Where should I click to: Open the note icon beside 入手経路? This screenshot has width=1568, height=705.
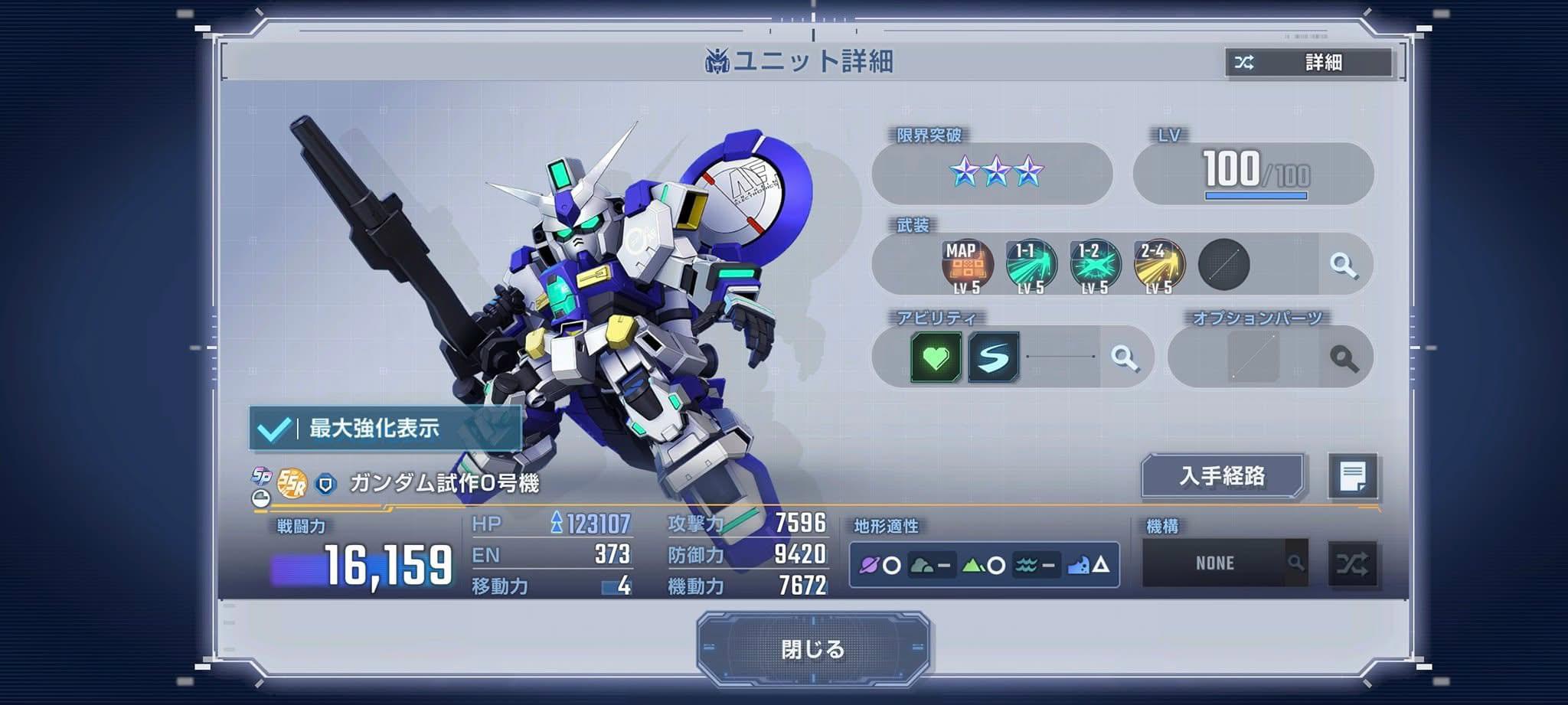coord(1353,477)
